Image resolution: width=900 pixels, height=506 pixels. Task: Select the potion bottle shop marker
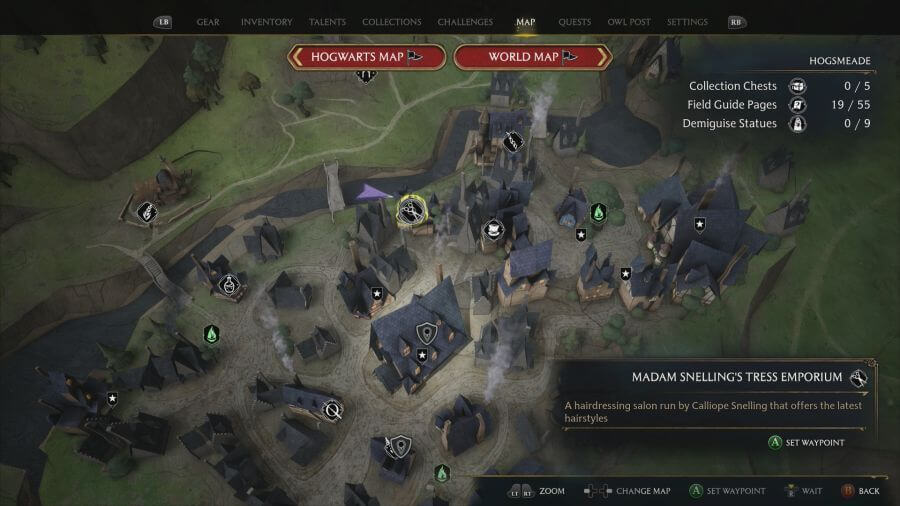pyautogui.click(x=229, y=284)
